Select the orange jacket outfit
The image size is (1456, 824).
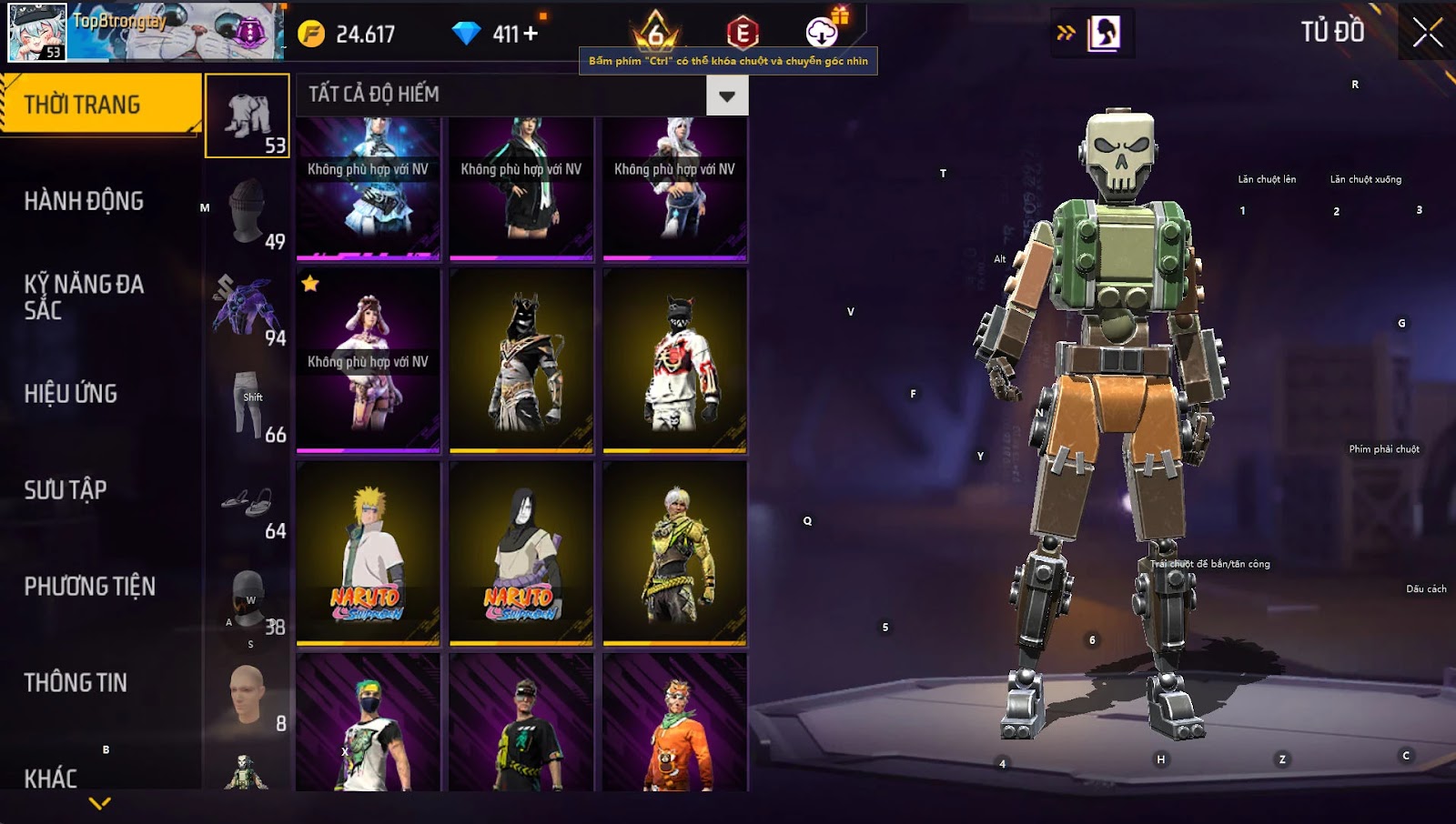[x=675, y=723]
